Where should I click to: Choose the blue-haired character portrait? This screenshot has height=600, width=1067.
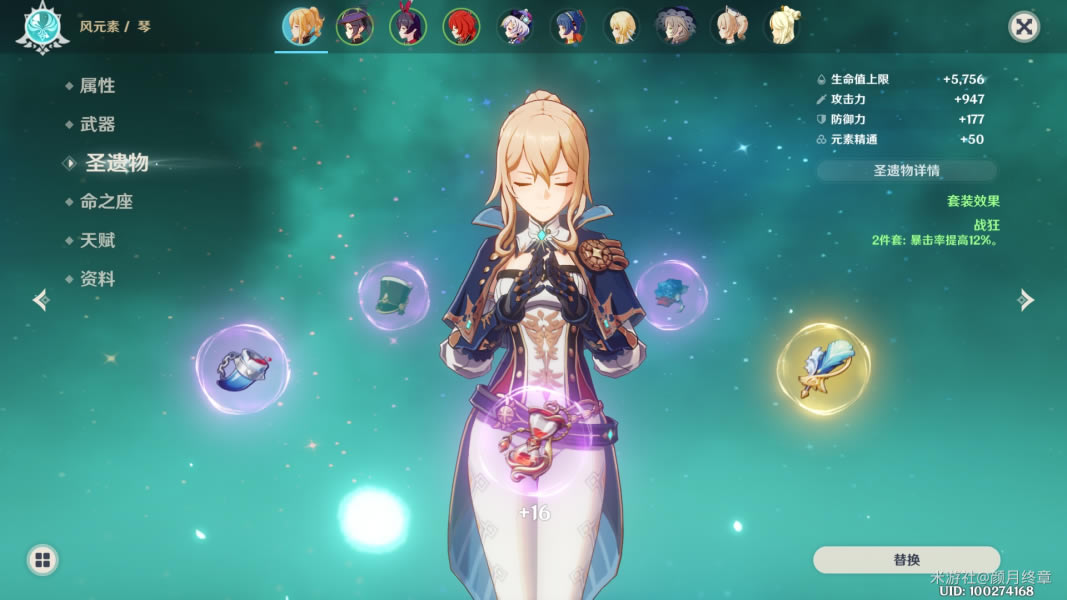click(x=569, y=27)
